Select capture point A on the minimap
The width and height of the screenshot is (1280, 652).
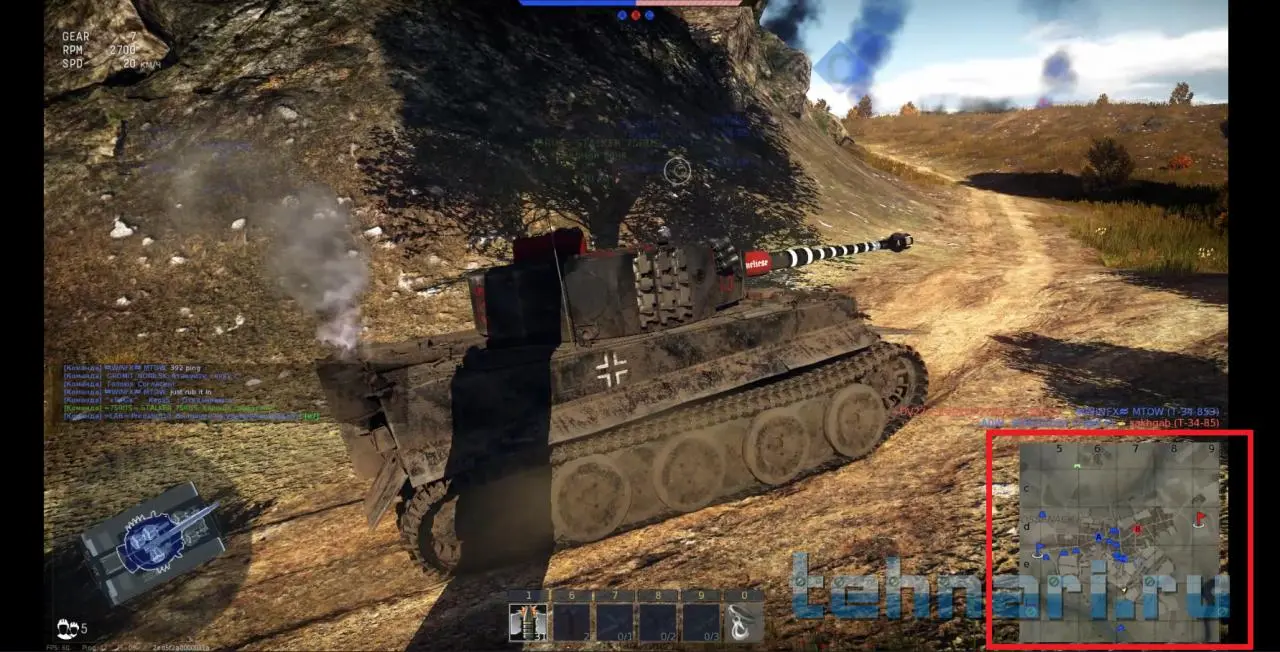click(x=1099, y=538)
